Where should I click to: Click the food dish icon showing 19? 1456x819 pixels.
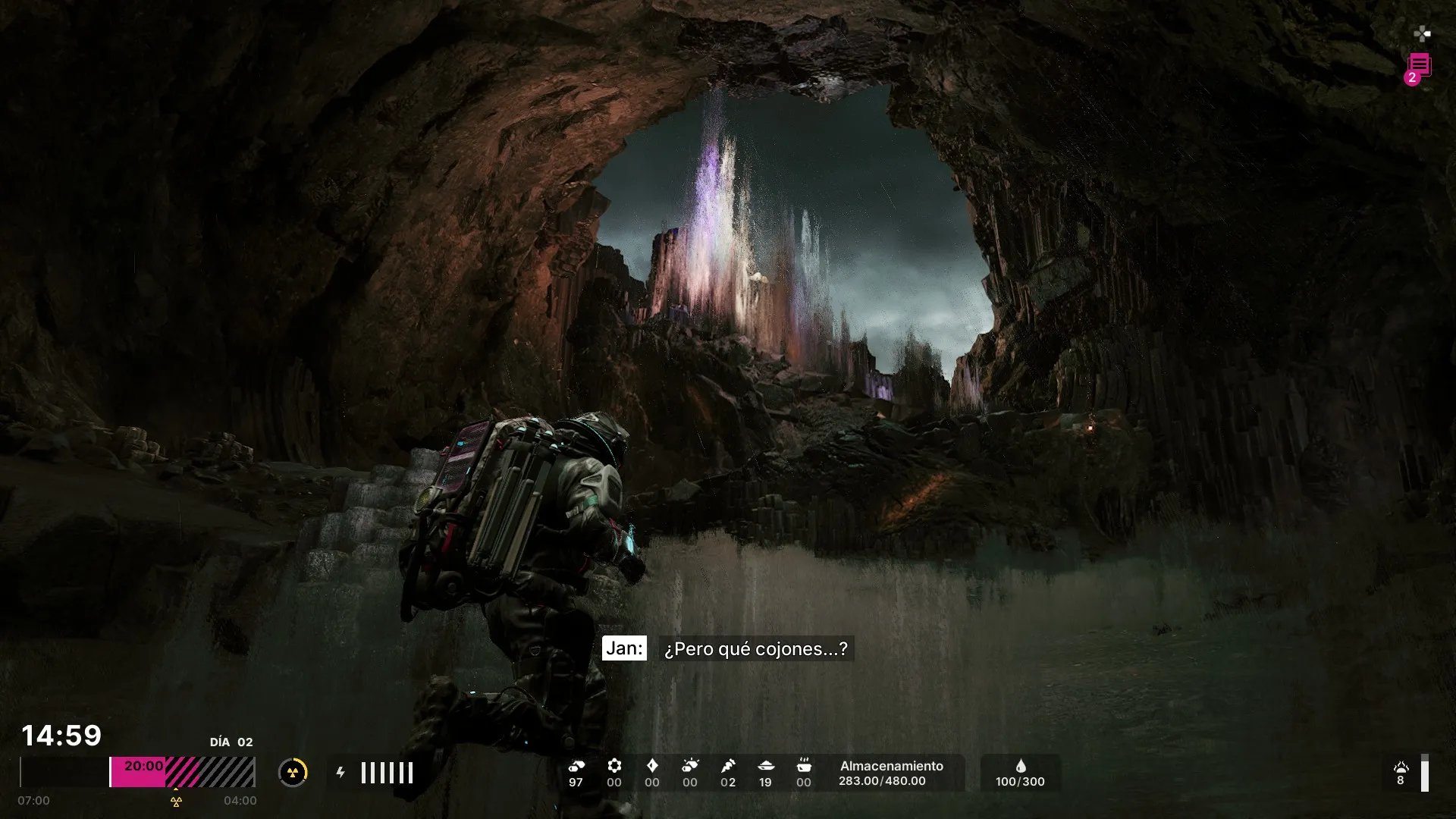pyautogui.click(x=766, y=766)
